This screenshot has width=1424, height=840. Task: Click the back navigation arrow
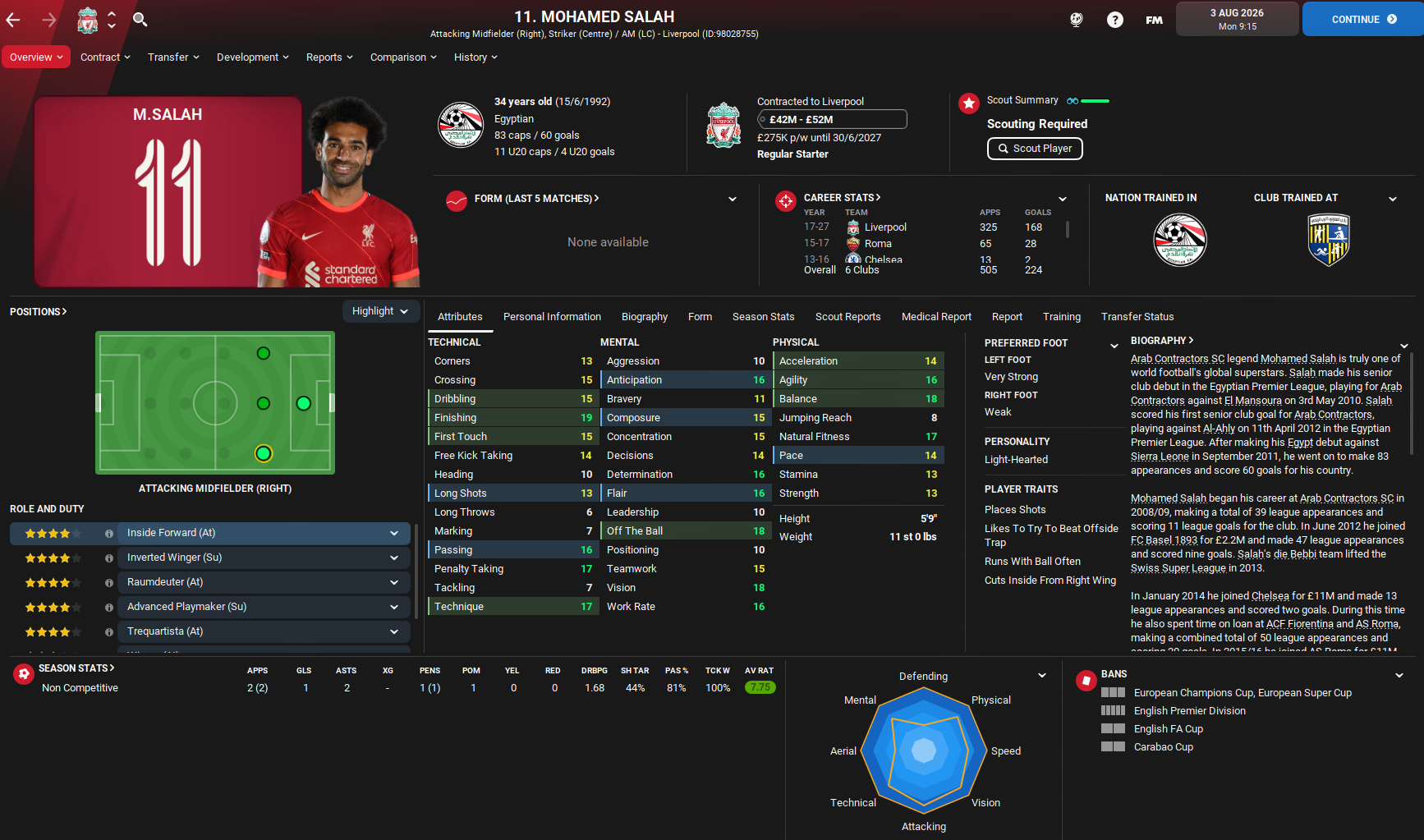click(13, 18)
